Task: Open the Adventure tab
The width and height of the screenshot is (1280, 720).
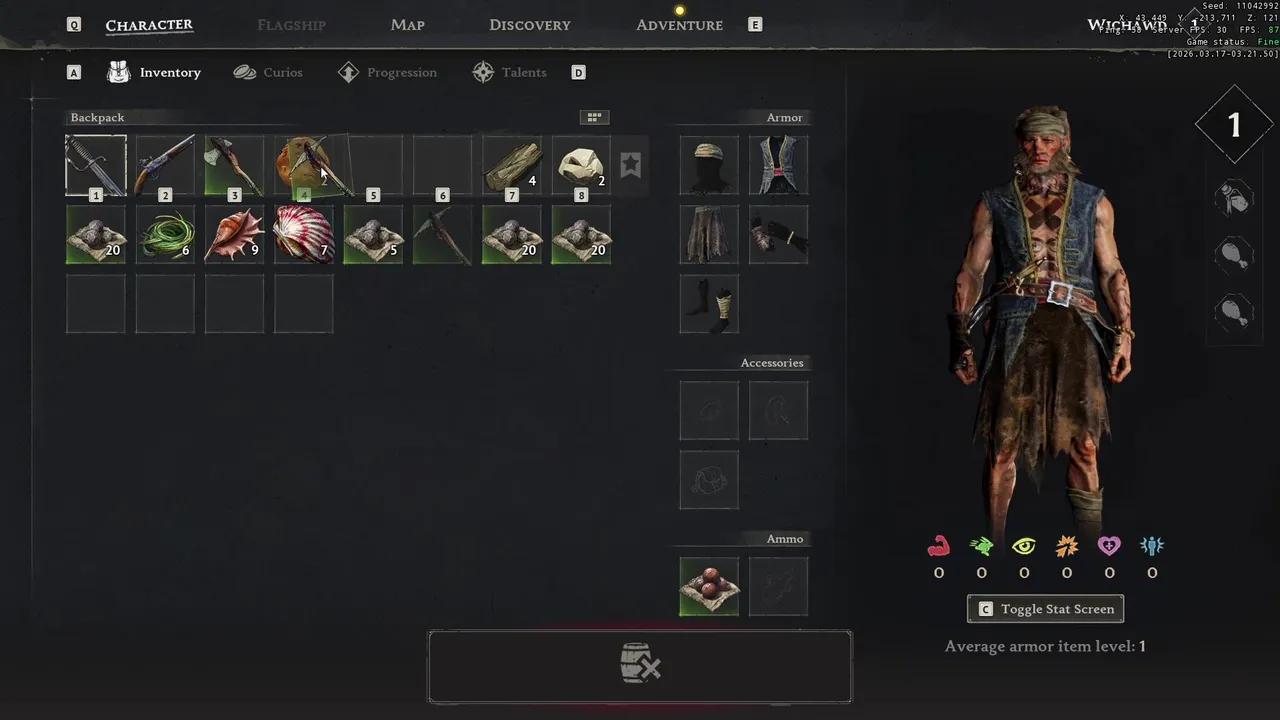Action: point(679,25)
